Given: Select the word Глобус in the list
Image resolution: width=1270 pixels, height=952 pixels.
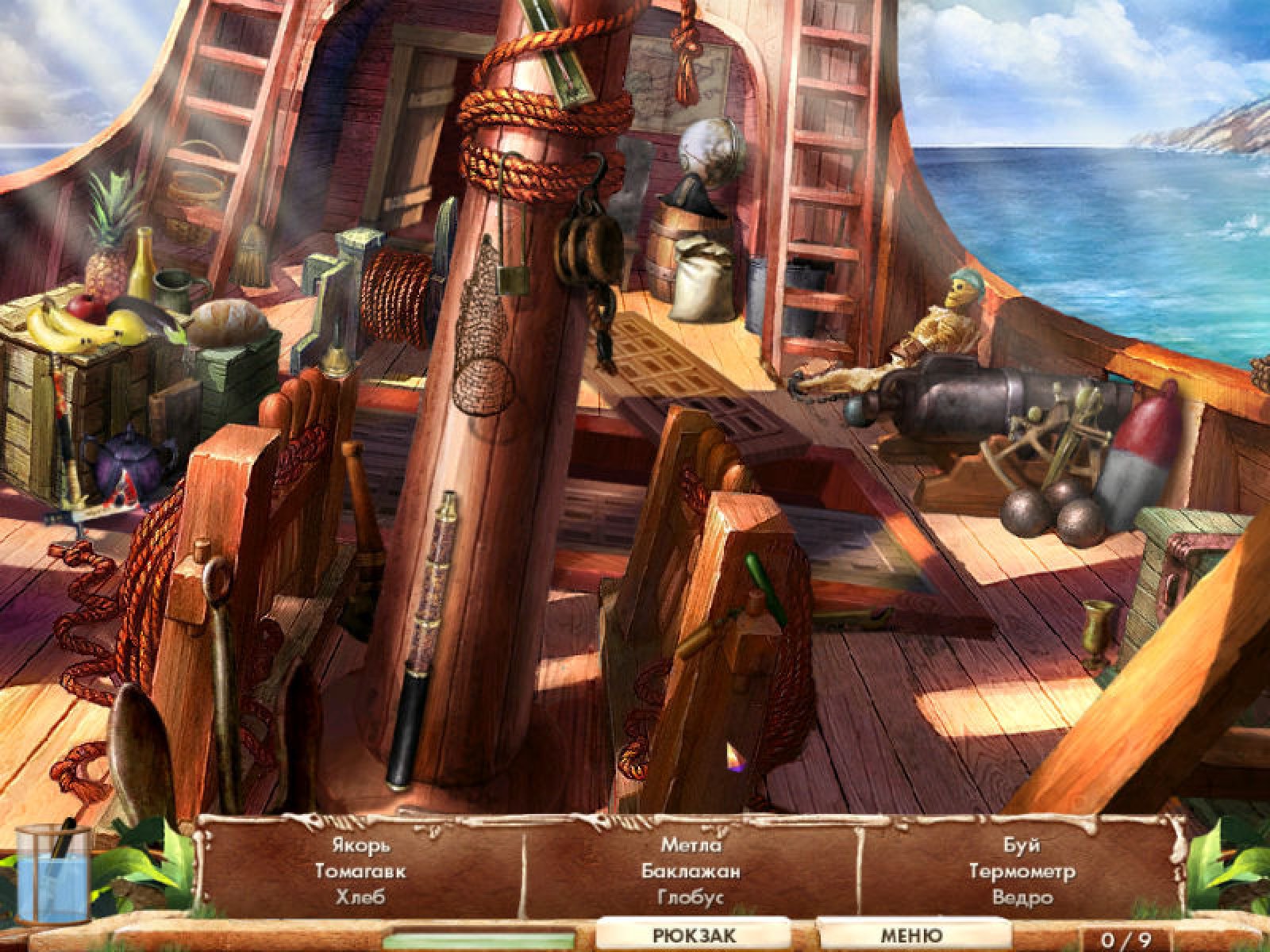Looking at the screenshot, I should click(691, 897).
